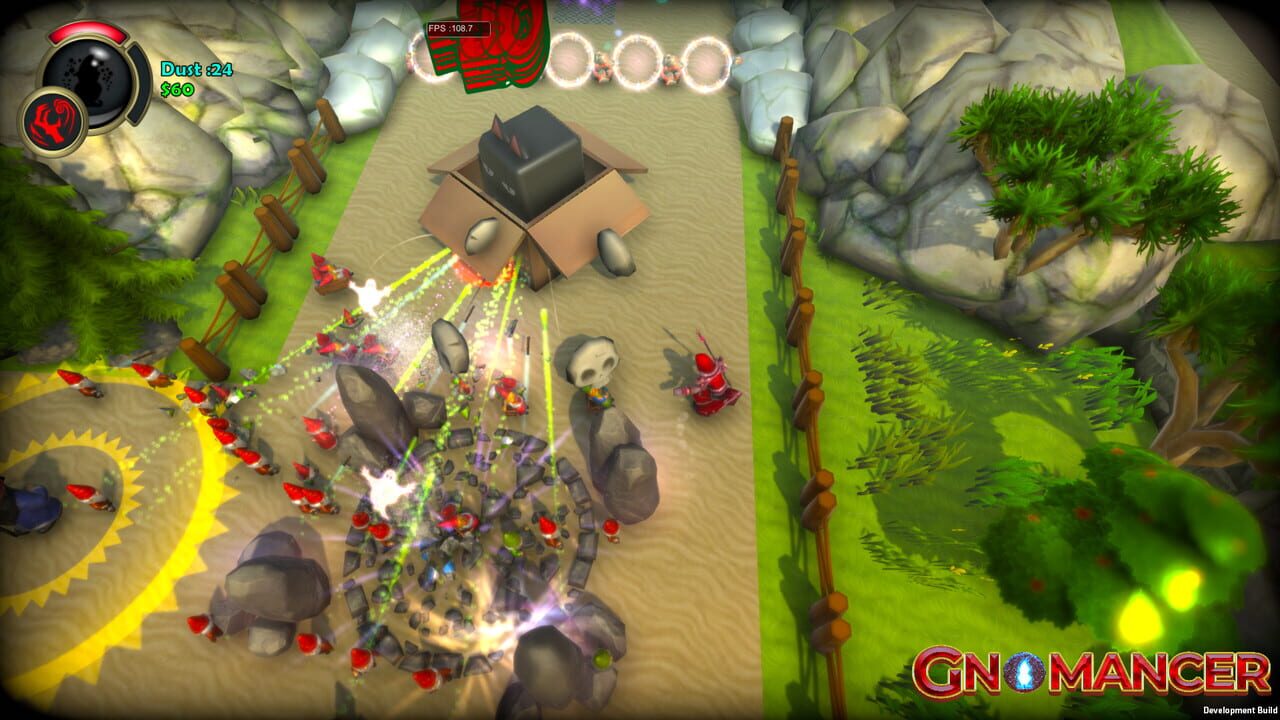
Task: Click the red health bar arc above the portrait
Action: [x=88, y=32]
